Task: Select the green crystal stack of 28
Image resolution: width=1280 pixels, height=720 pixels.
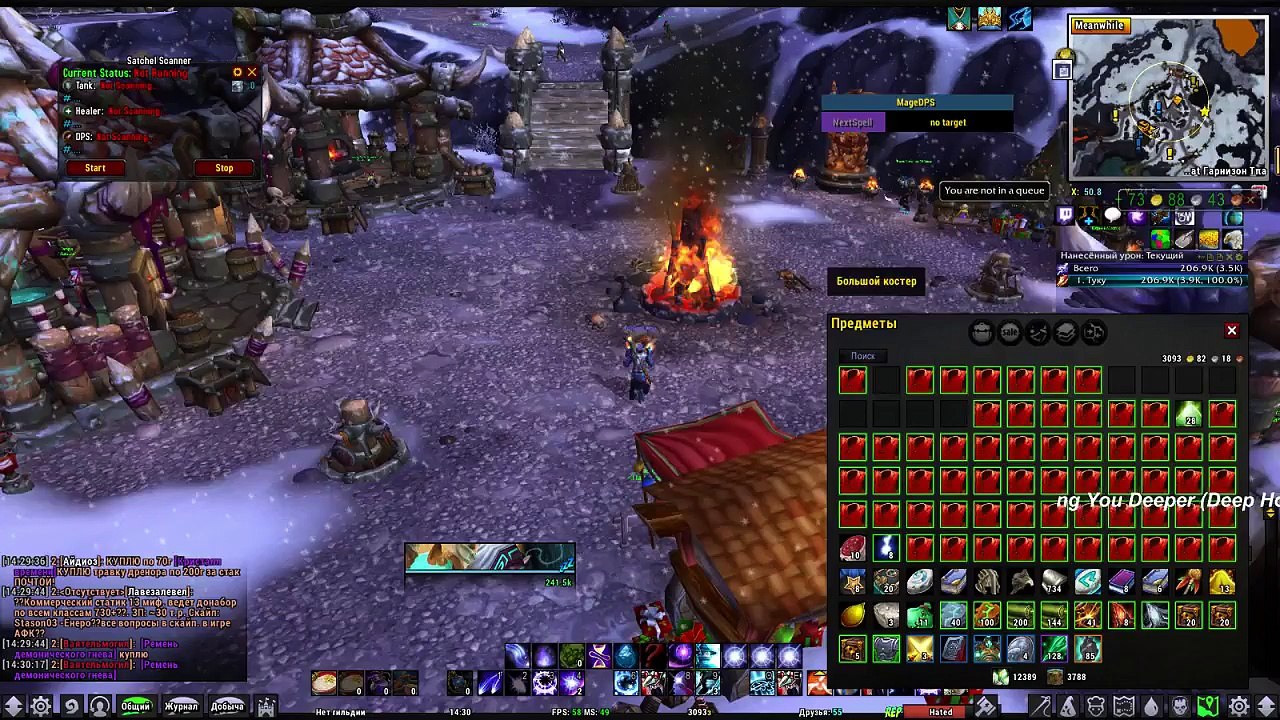Action: click(1189, 414)
